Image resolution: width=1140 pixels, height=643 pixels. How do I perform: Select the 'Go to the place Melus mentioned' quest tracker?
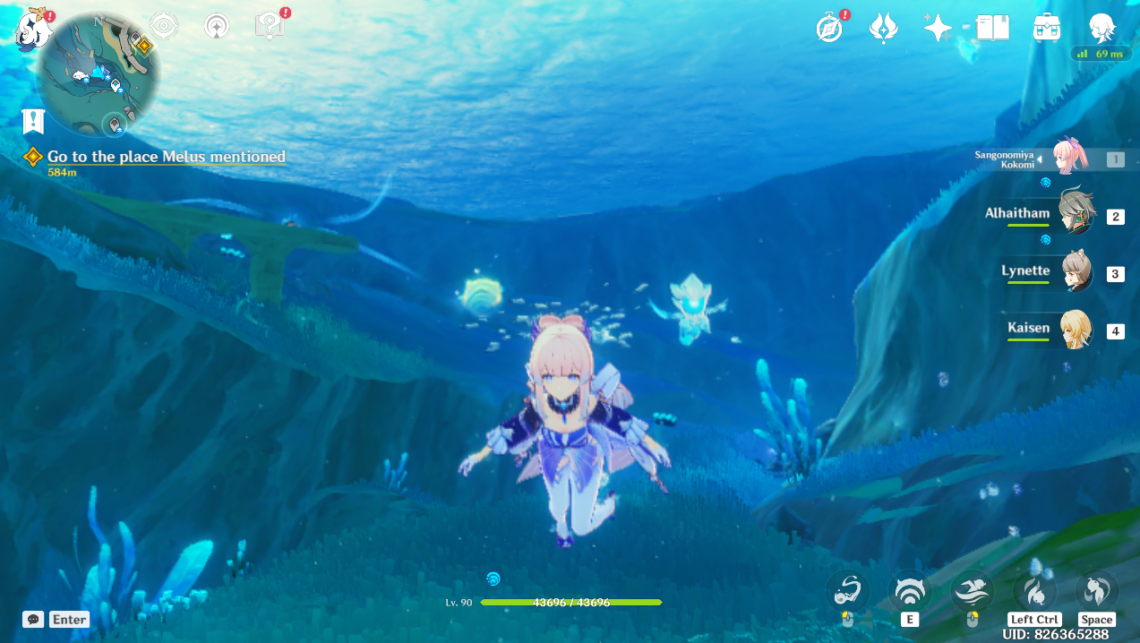166,157
